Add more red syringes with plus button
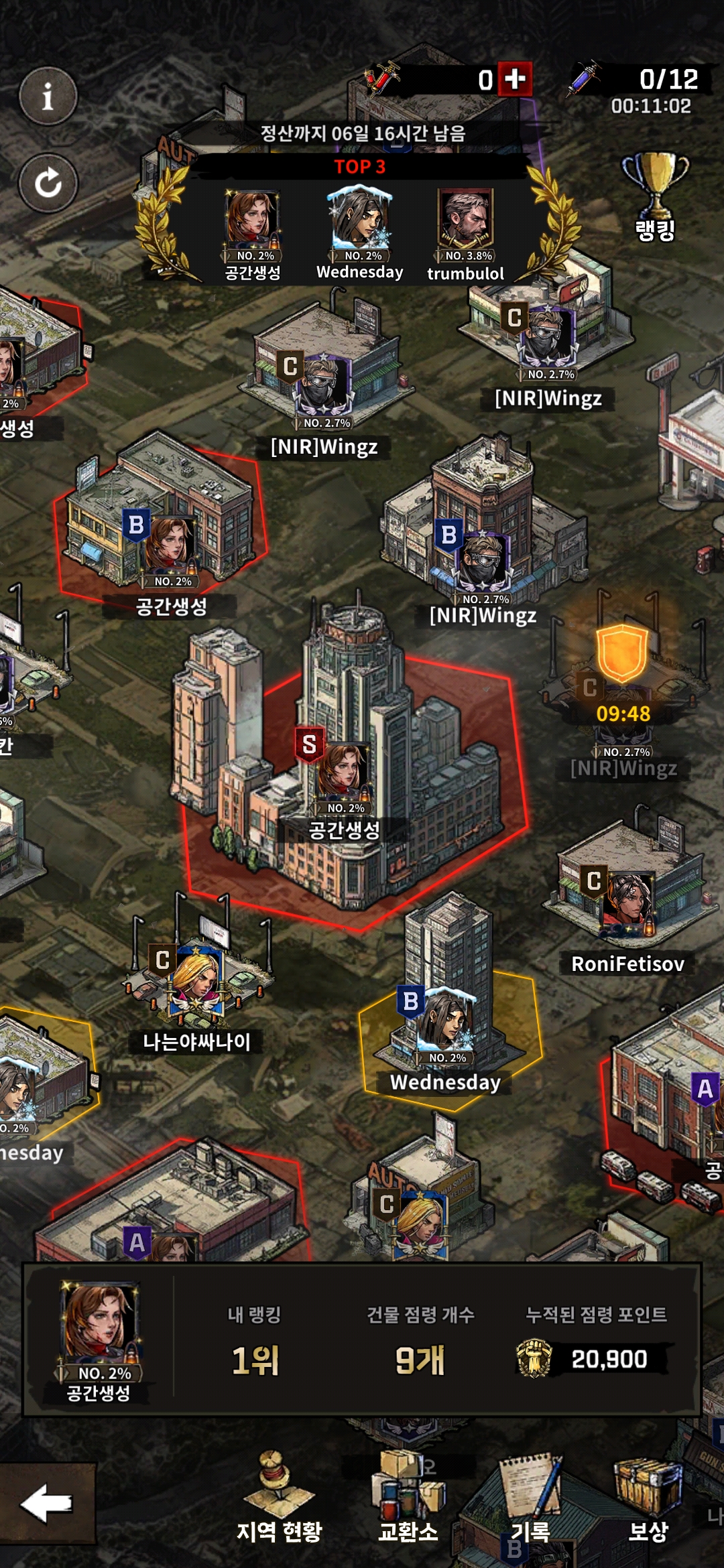Screen dimensions: 724x1568 pyautogui.click(x=515, y=79)
